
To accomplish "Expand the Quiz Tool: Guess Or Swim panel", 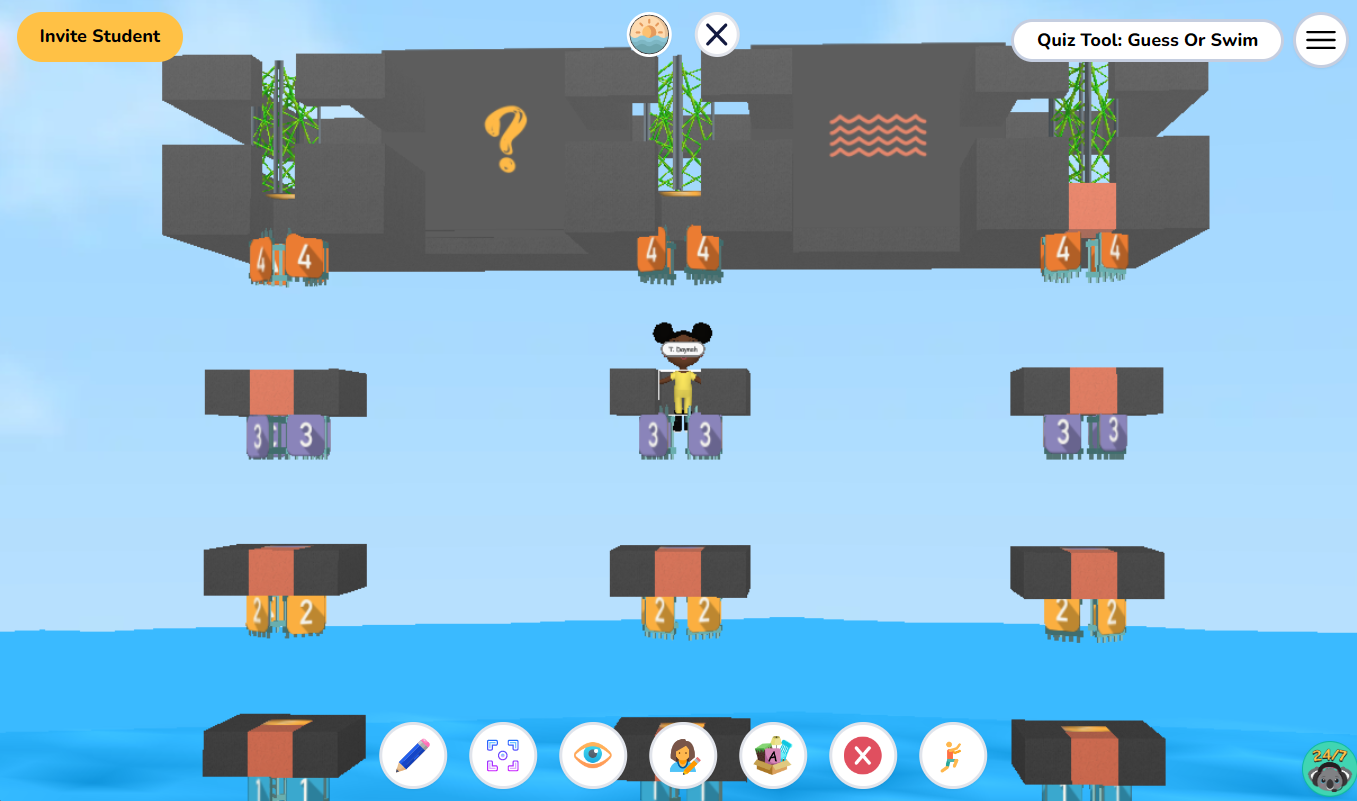I will [x=1146, y=41].
